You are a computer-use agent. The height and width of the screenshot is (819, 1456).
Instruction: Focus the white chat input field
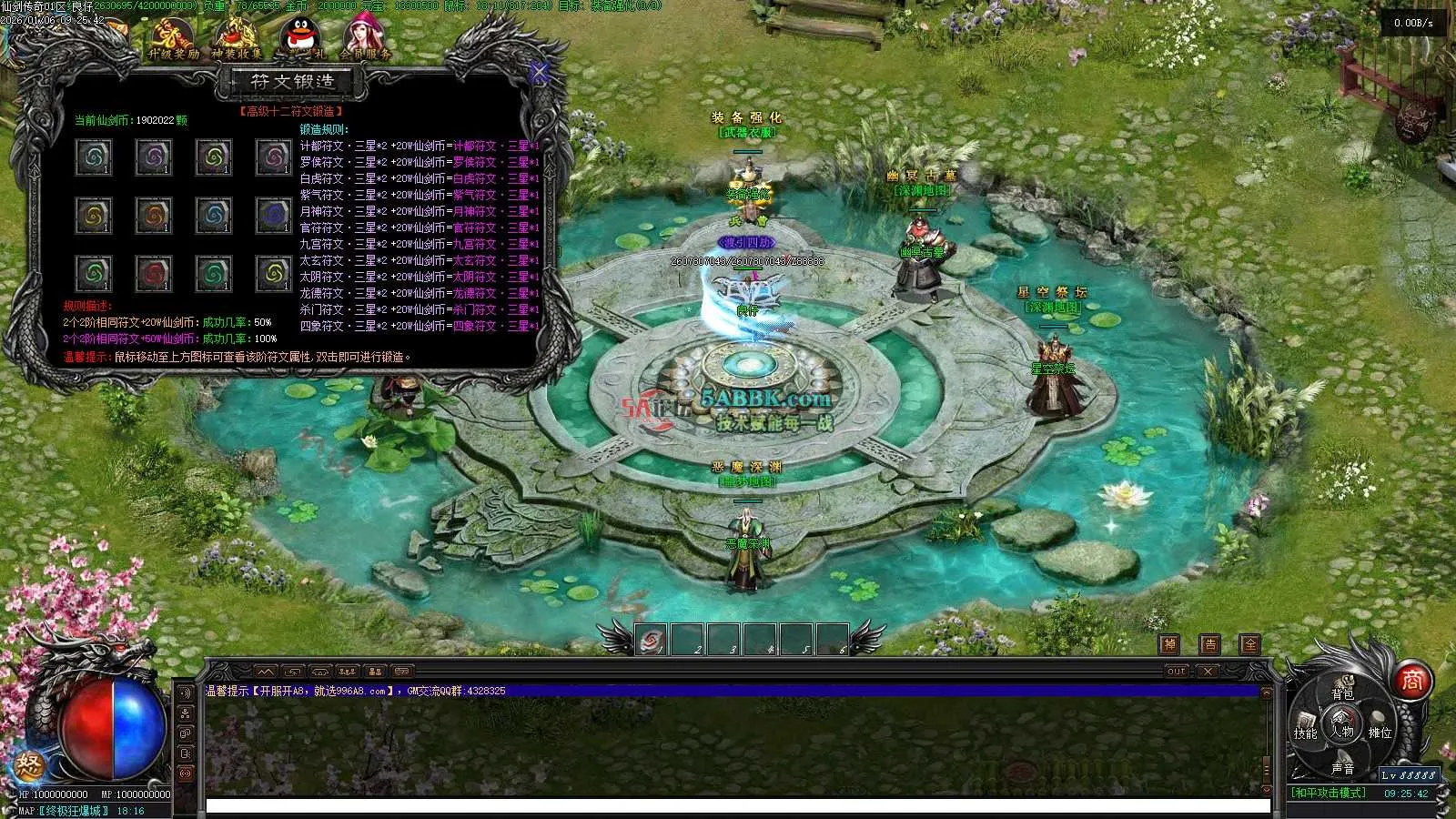point(737,806)
